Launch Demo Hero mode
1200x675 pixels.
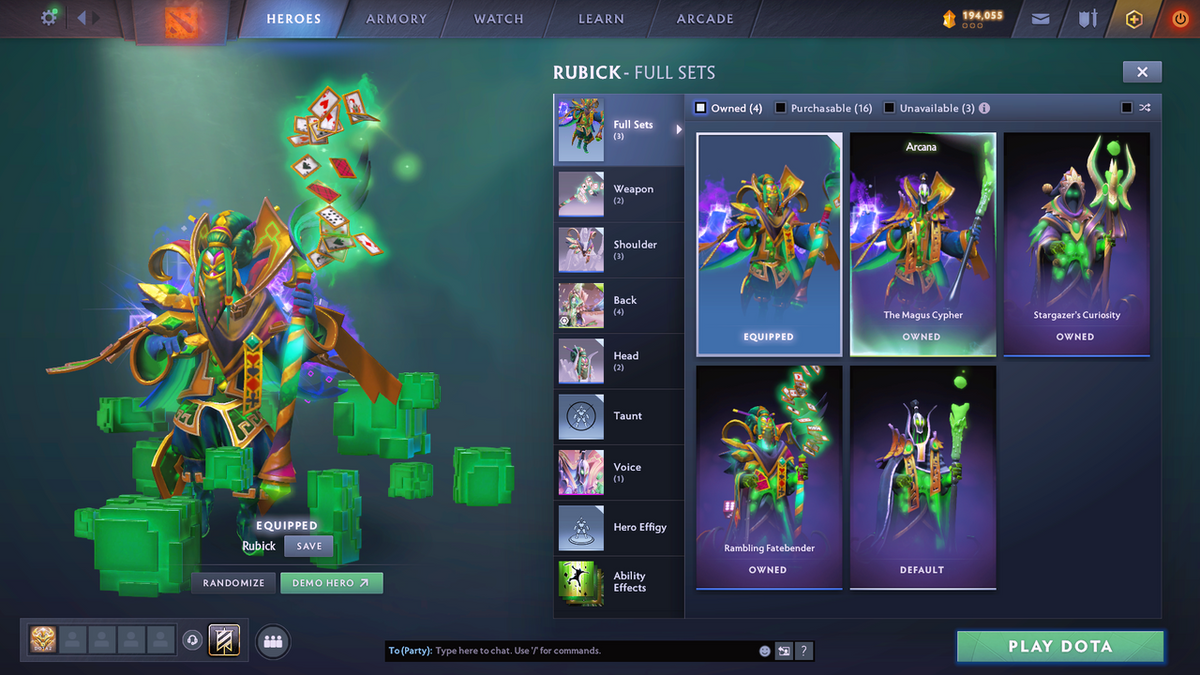pos(331,583)
